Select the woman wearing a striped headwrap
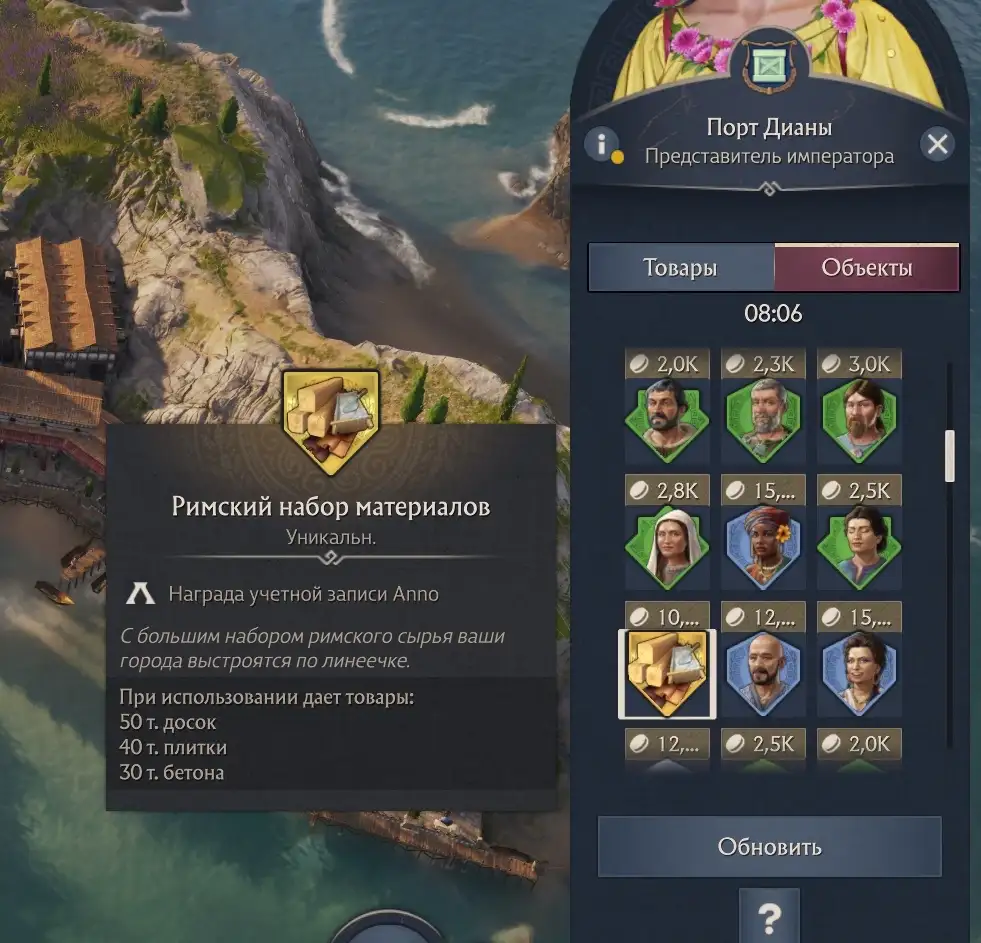This screenshot has width=981, height=943. 763,545
